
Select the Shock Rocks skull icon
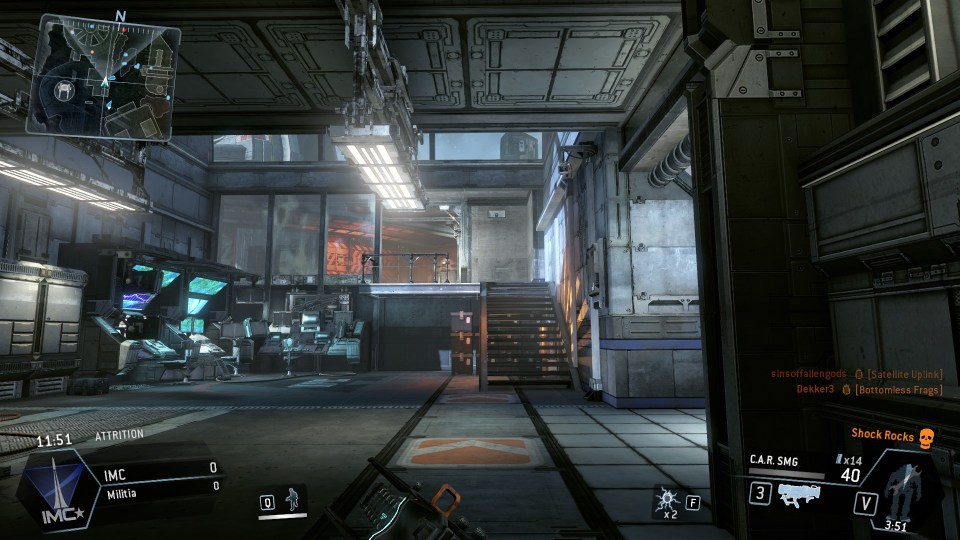pyautogui.click(x=926, y=435)
